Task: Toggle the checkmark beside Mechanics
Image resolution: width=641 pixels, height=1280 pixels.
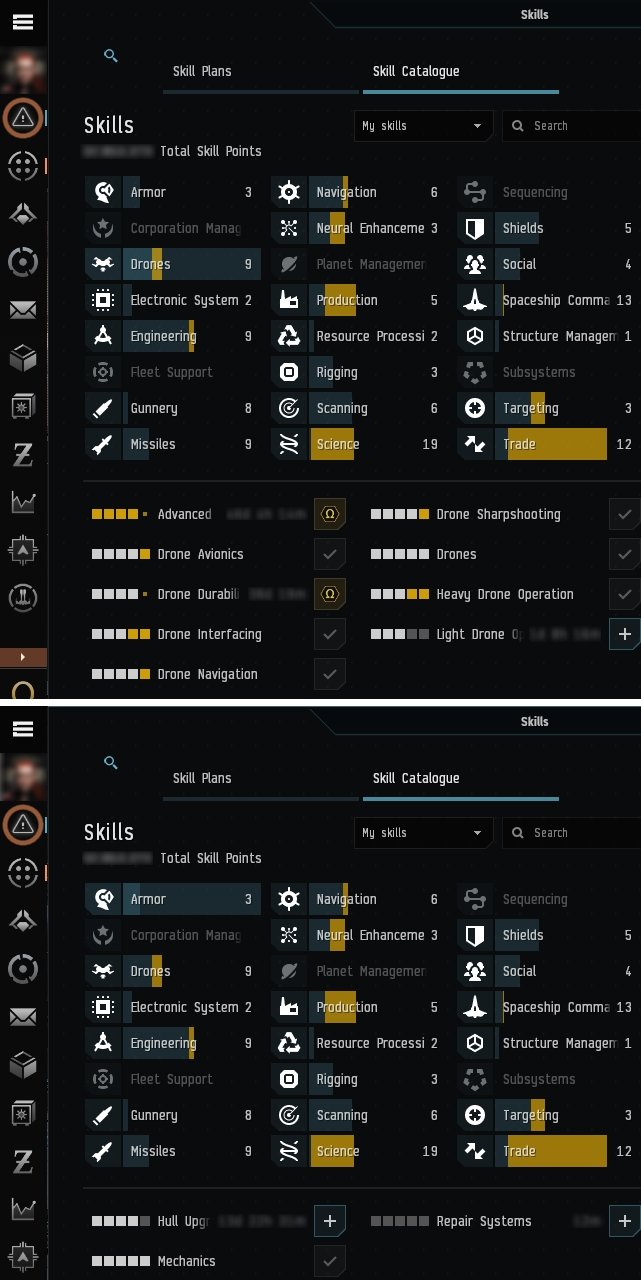Action: click(x=330, y=1261)
